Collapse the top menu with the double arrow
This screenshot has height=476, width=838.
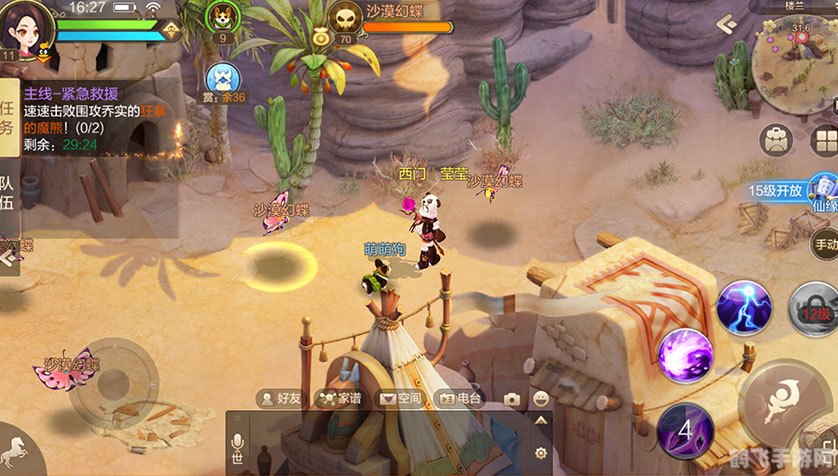(x=727, y=22)
